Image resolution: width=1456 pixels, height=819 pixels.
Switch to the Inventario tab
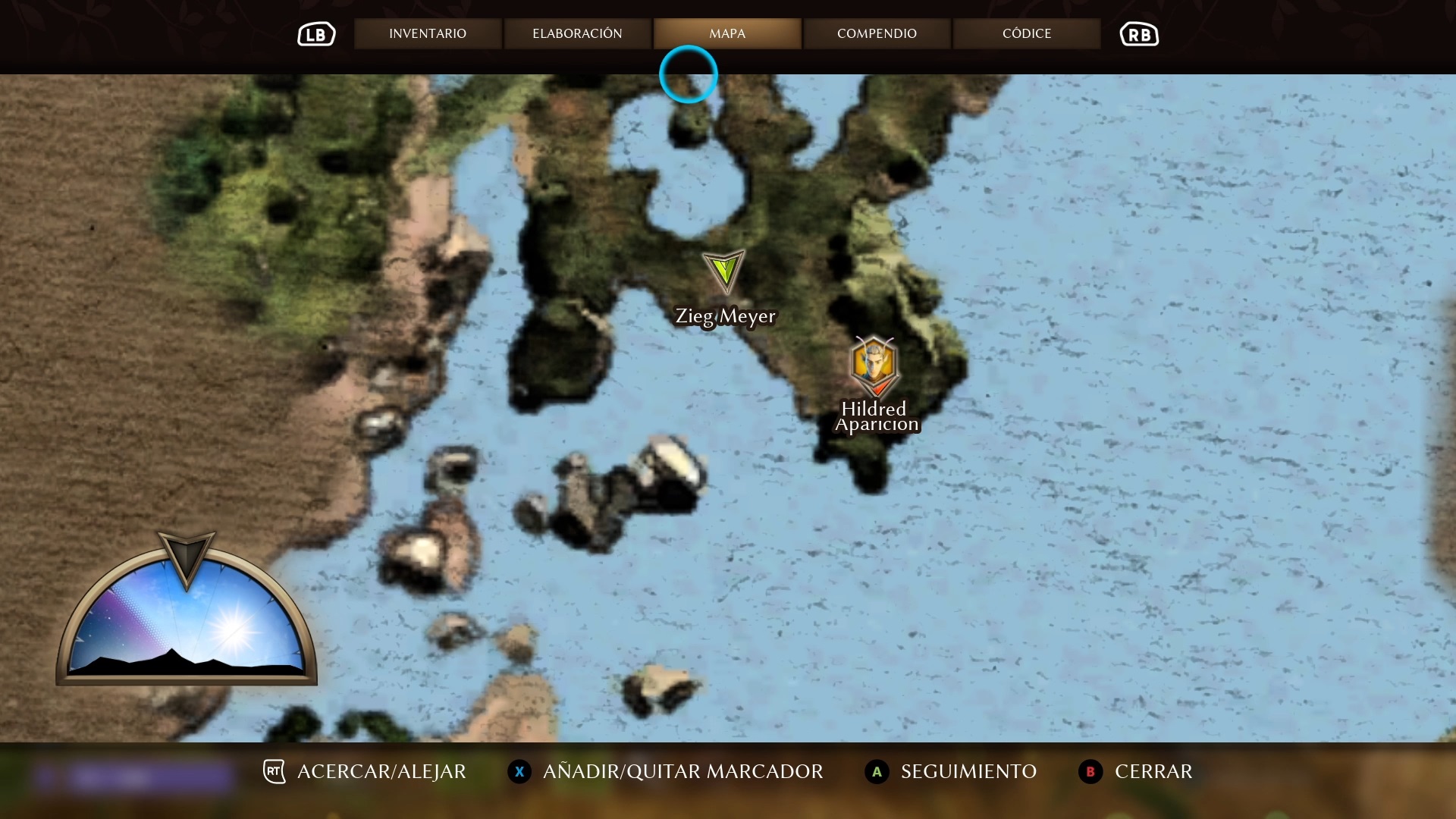click(428, 33)
